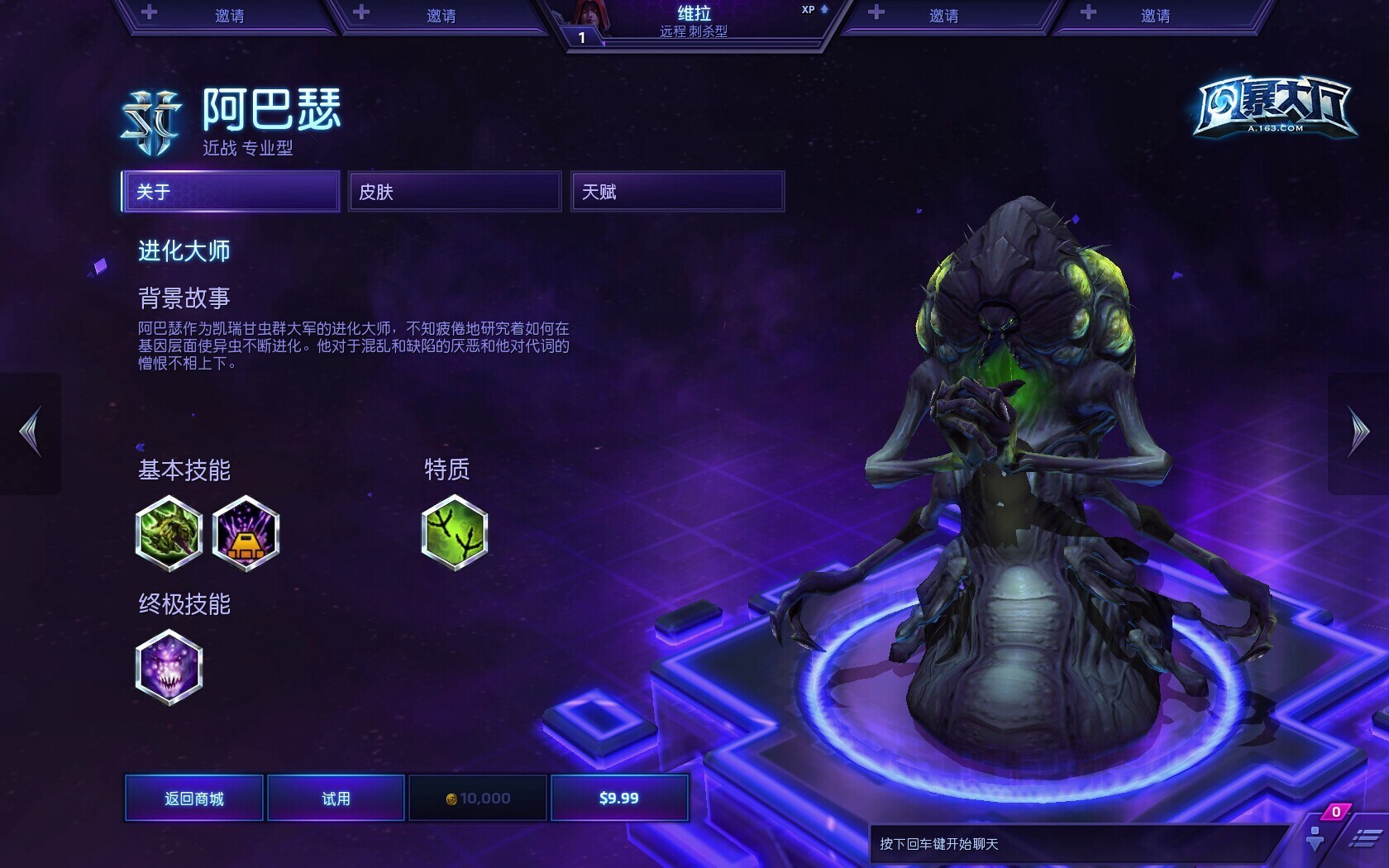1389x868 pixels.
Task: Click the player portrait 维拉 slot
Action: click(x=693, y=21)
